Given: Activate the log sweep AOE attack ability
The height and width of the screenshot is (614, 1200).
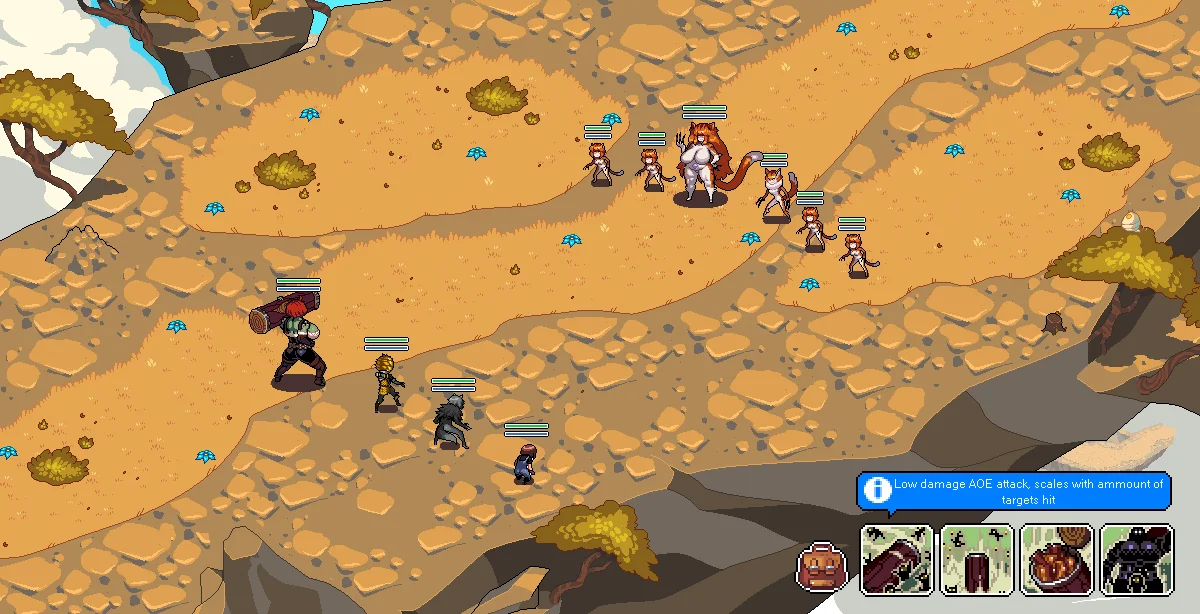Looking at the screenshot, I should 897,560.
